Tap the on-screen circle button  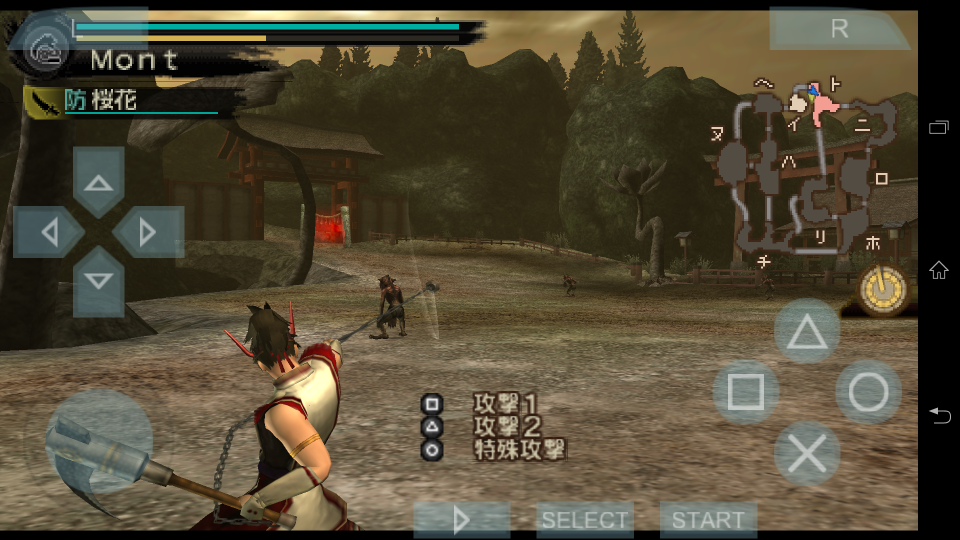tap(868, 393)
